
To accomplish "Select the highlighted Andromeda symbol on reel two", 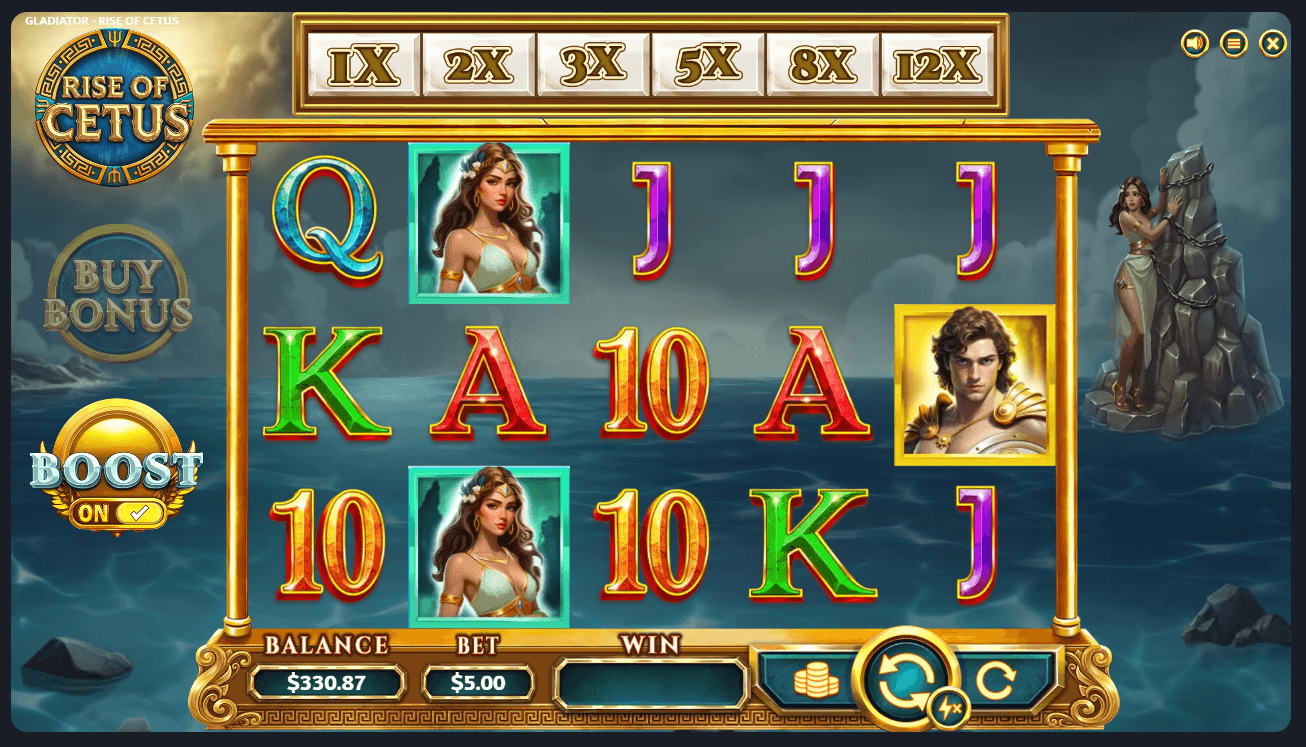I will [487, 222].
